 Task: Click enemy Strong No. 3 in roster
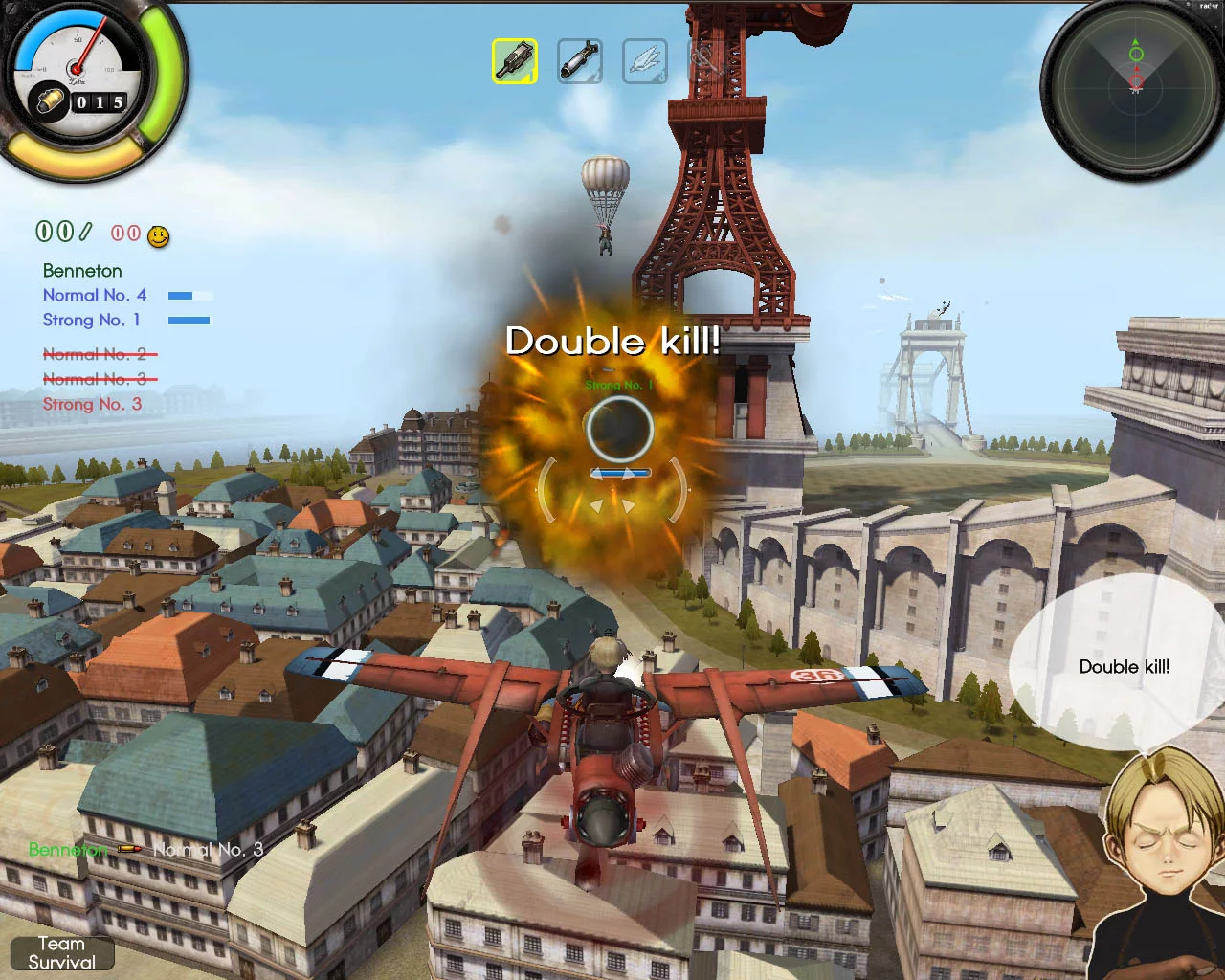[91, 404]
